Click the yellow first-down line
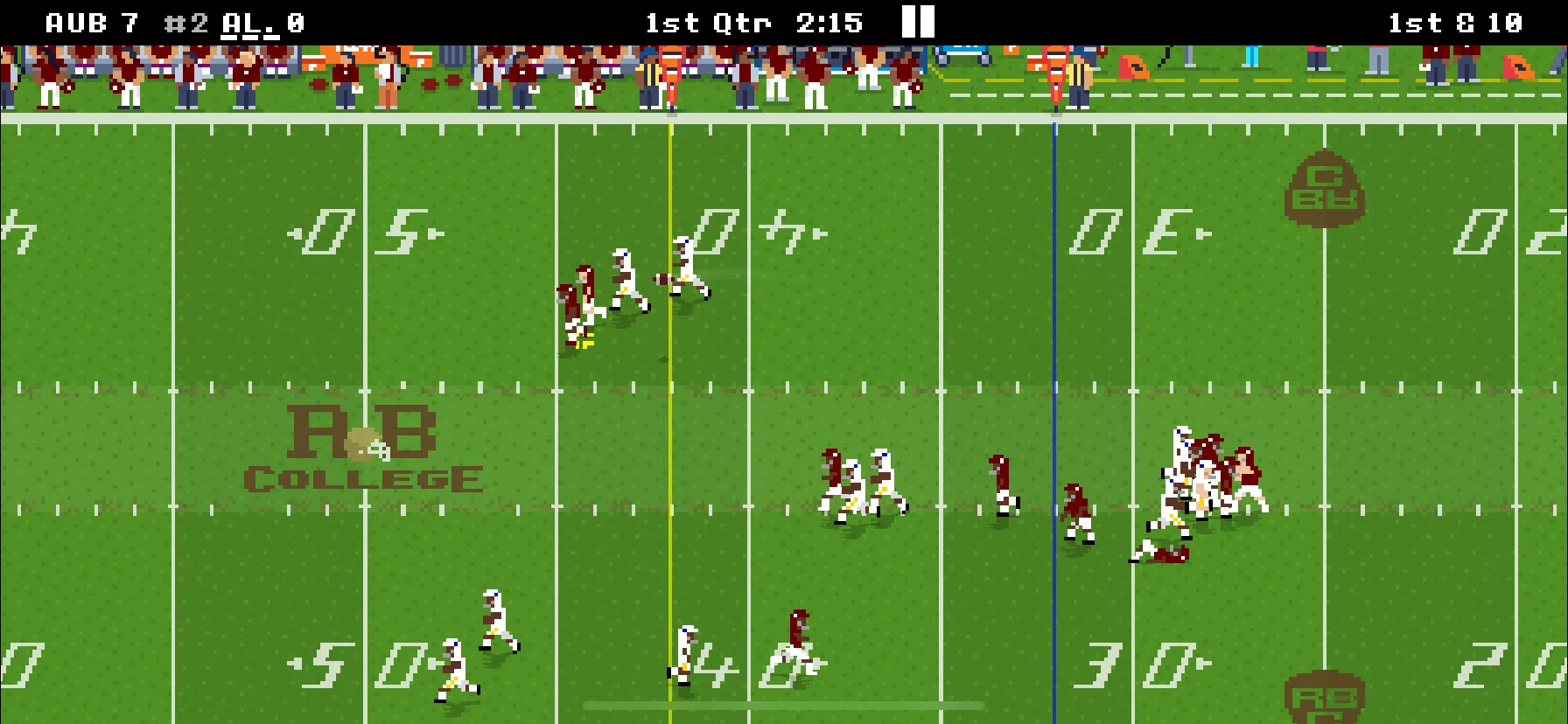 tap(672, 393)
